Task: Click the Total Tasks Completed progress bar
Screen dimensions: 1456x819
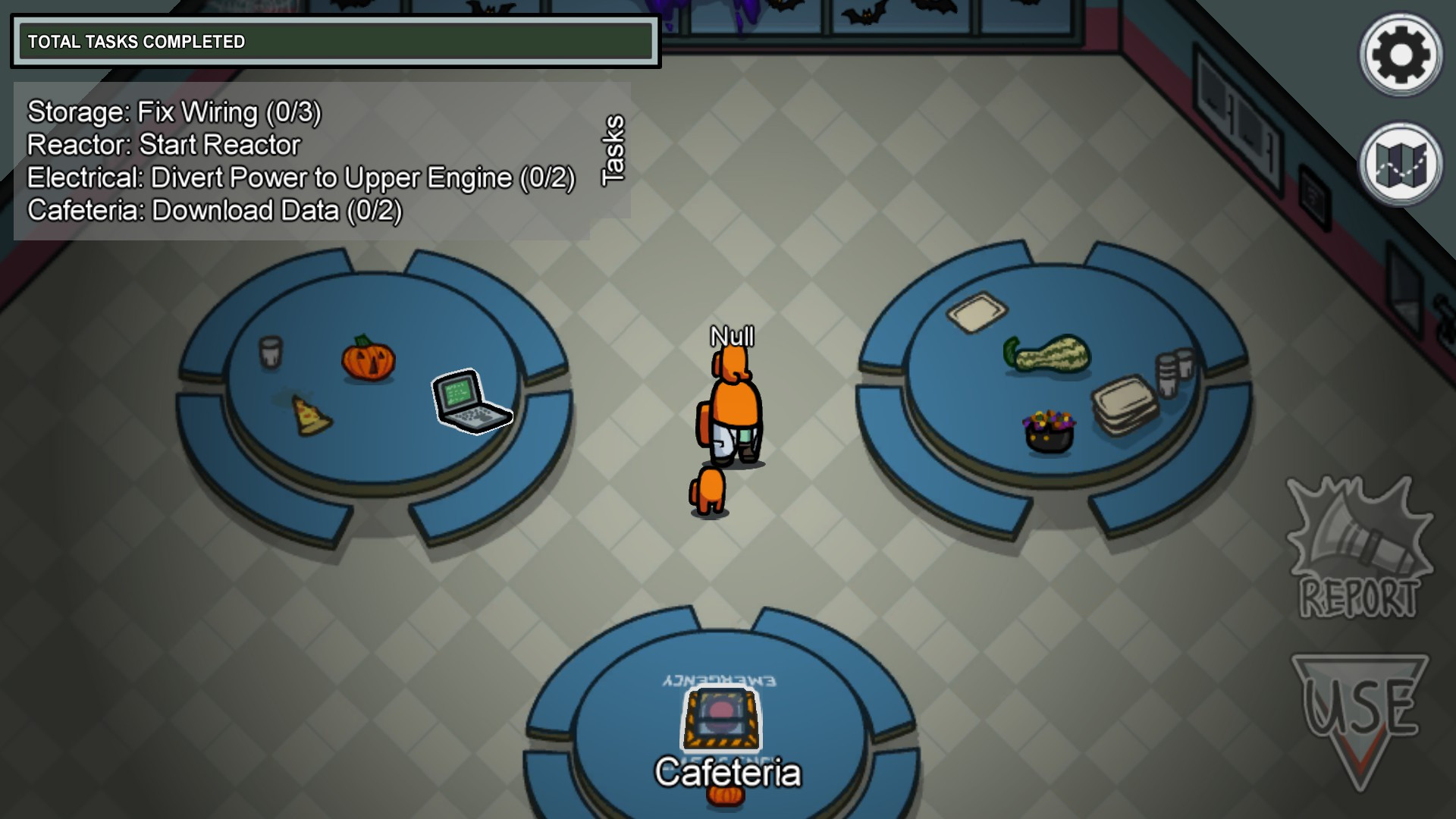Action: coord(334,42)
